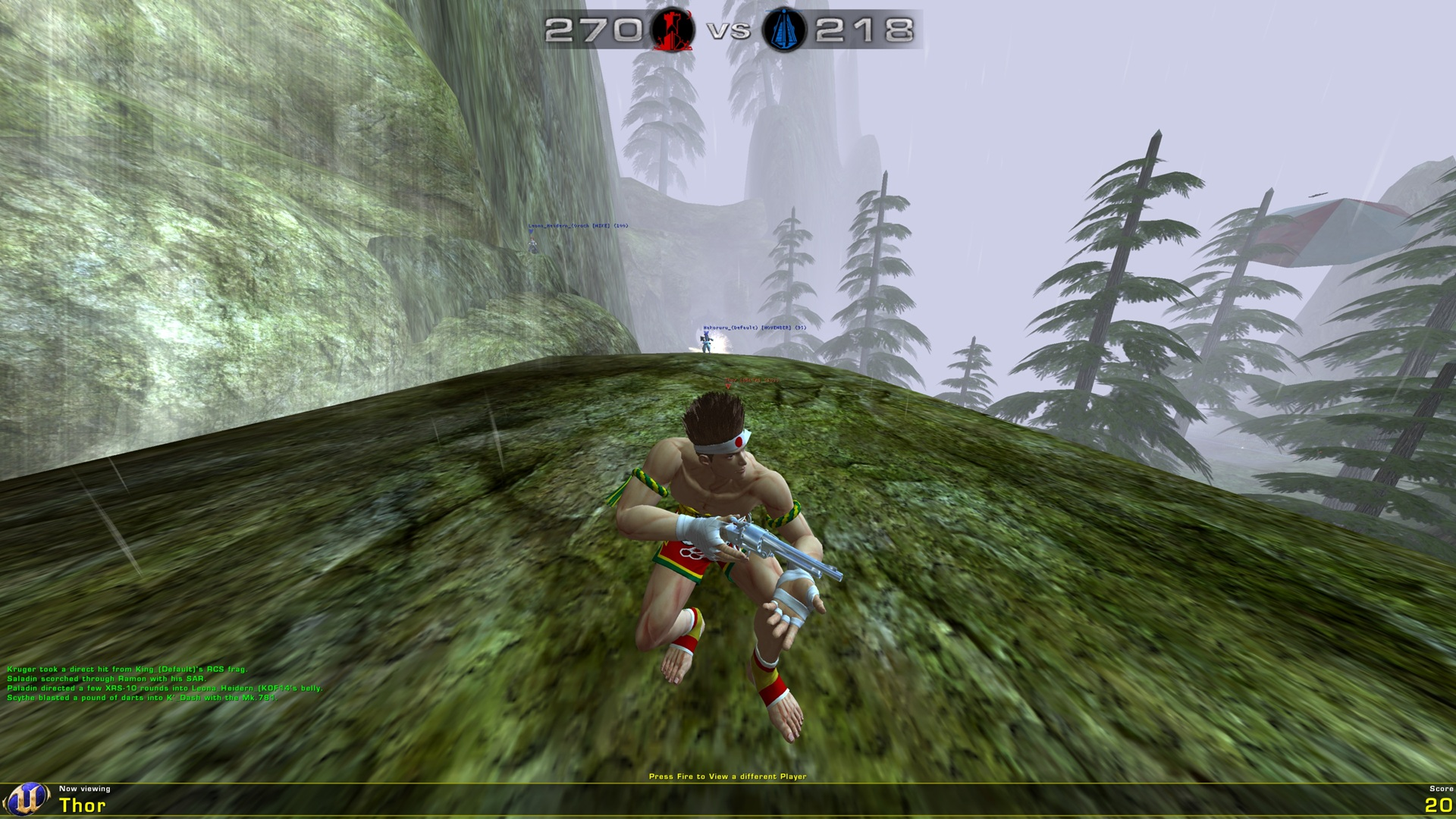Click the blue marker above Leona_Heidern's nameplate
This screenshot has height=819, width=1456.
pos(531,231)
